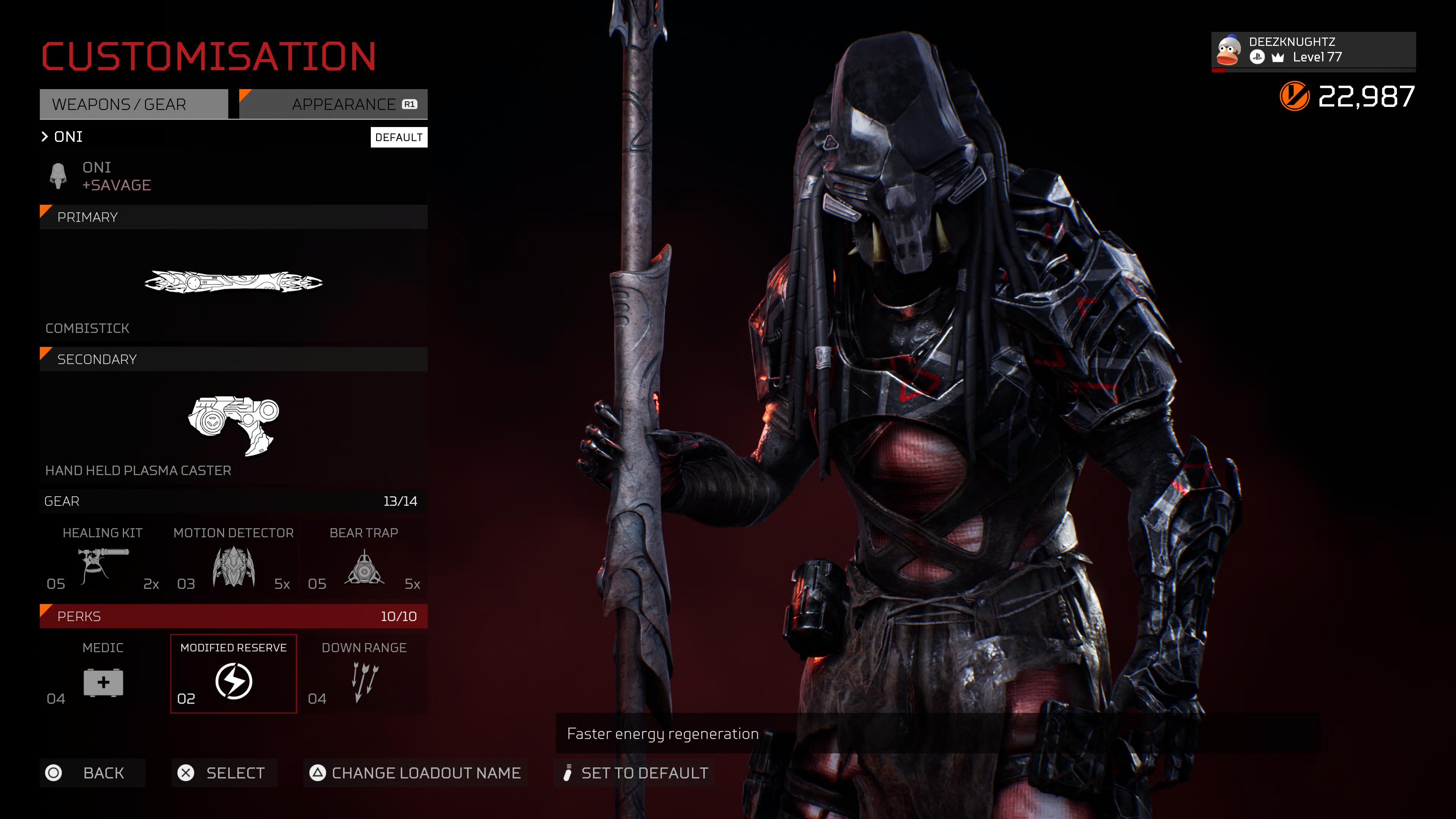Click the Select button
The width and height of the screenshot is (1456, 819).
224,773
